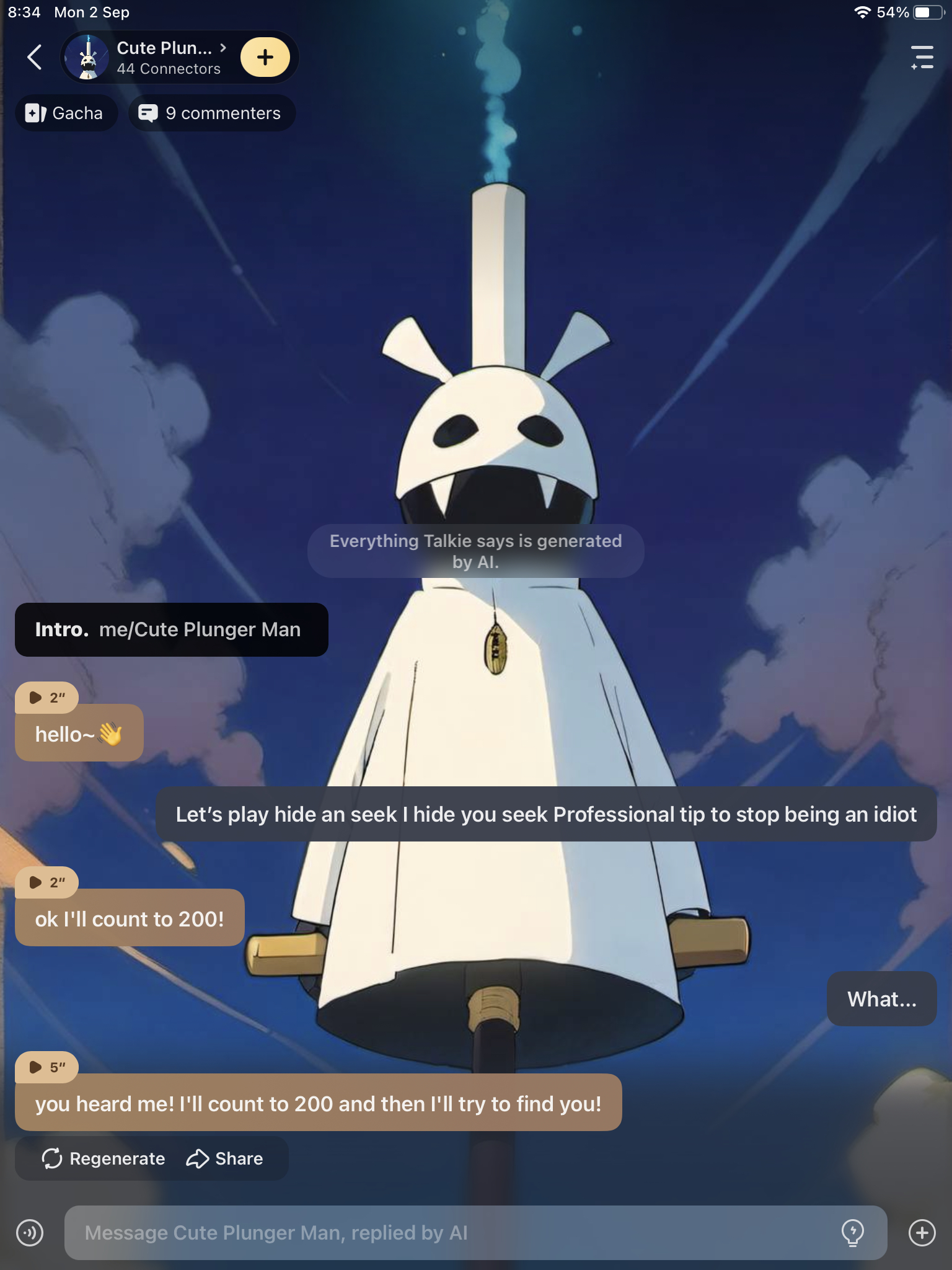Open the Gacha card feature

tap(65, 113)
